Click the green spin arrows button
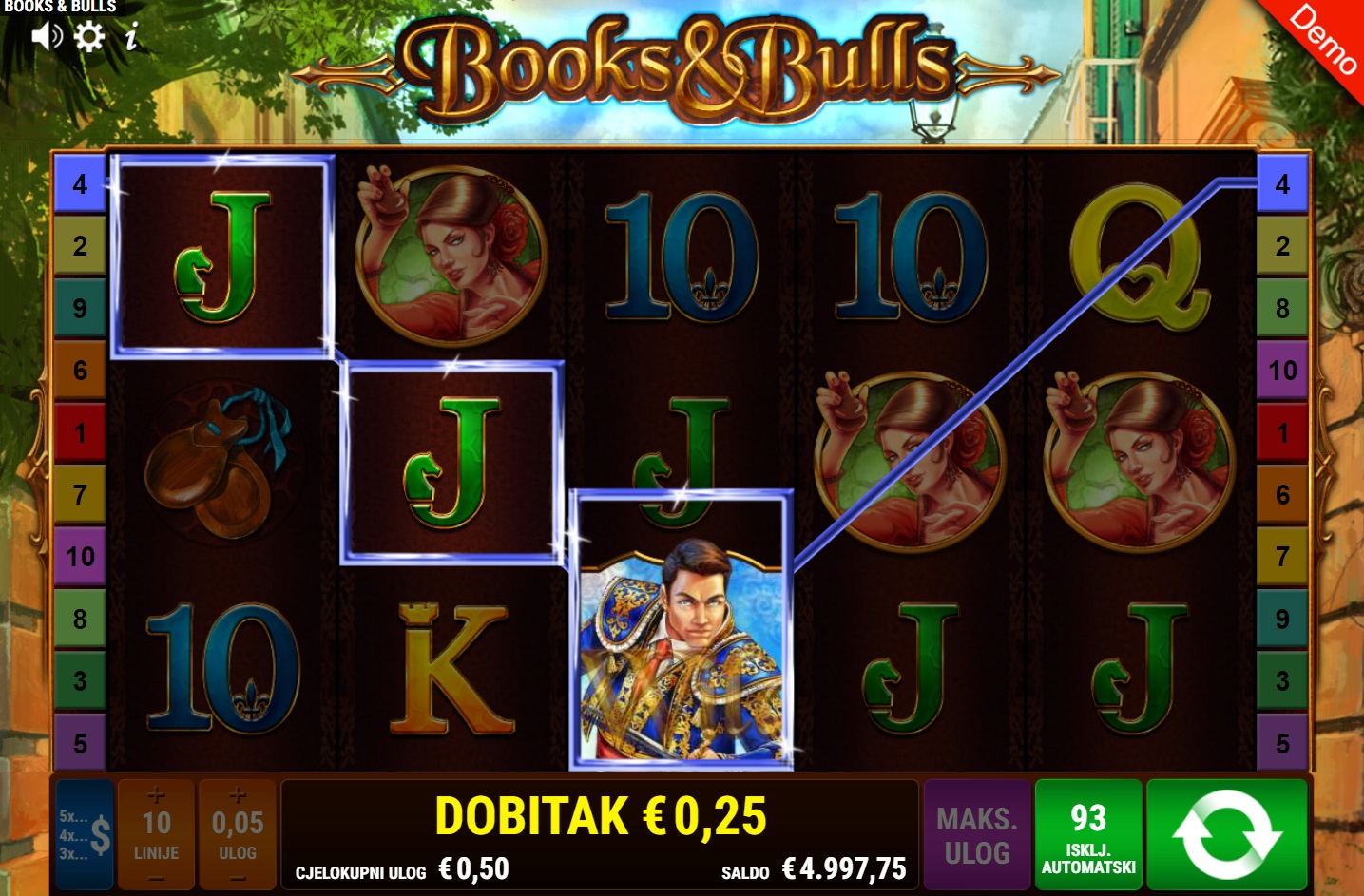The width and height of the screenshot is (1364, 896). [x=1227, y=835]
